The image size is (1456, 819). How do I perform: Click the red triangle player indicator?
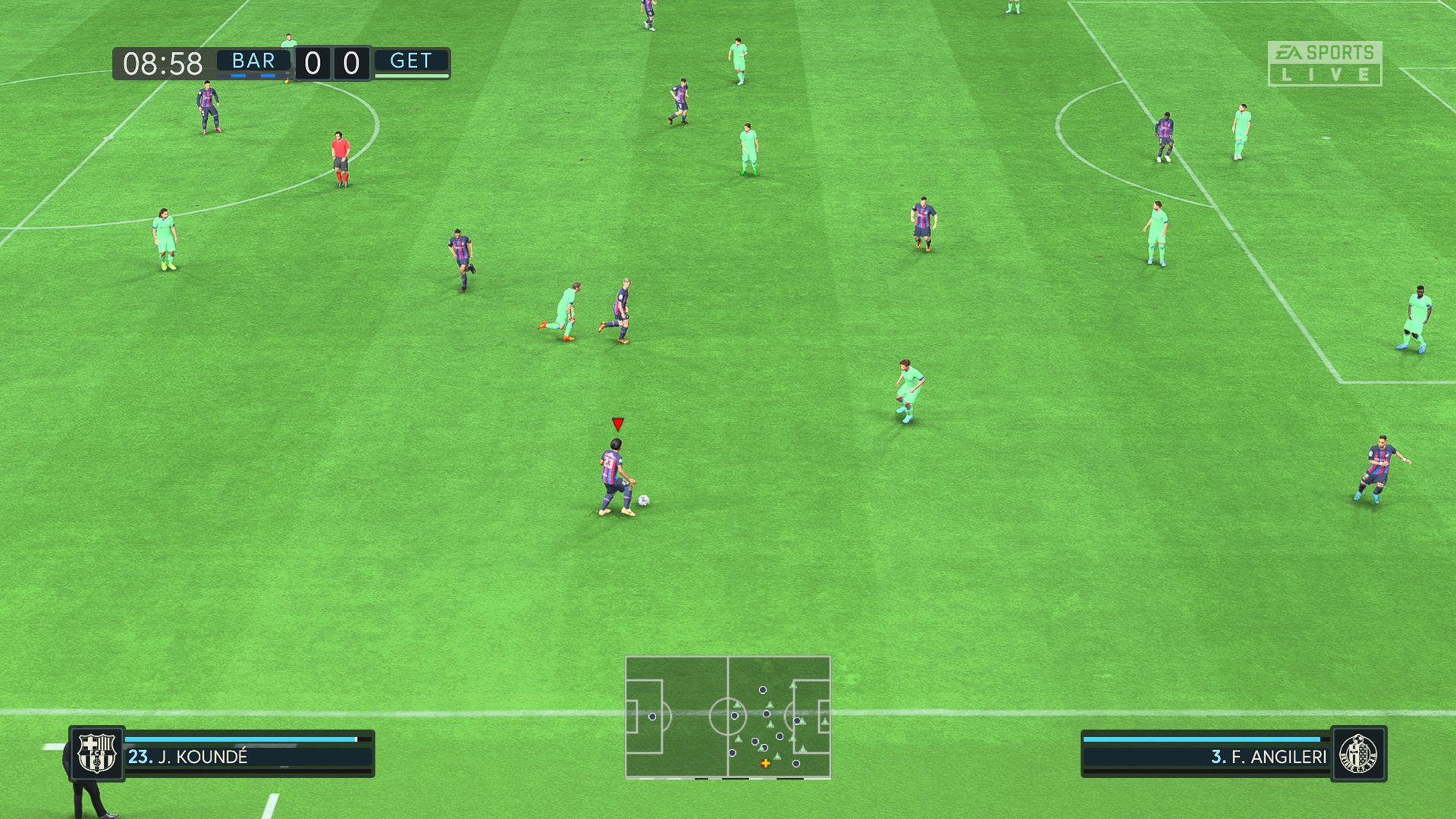click(618, 423)
